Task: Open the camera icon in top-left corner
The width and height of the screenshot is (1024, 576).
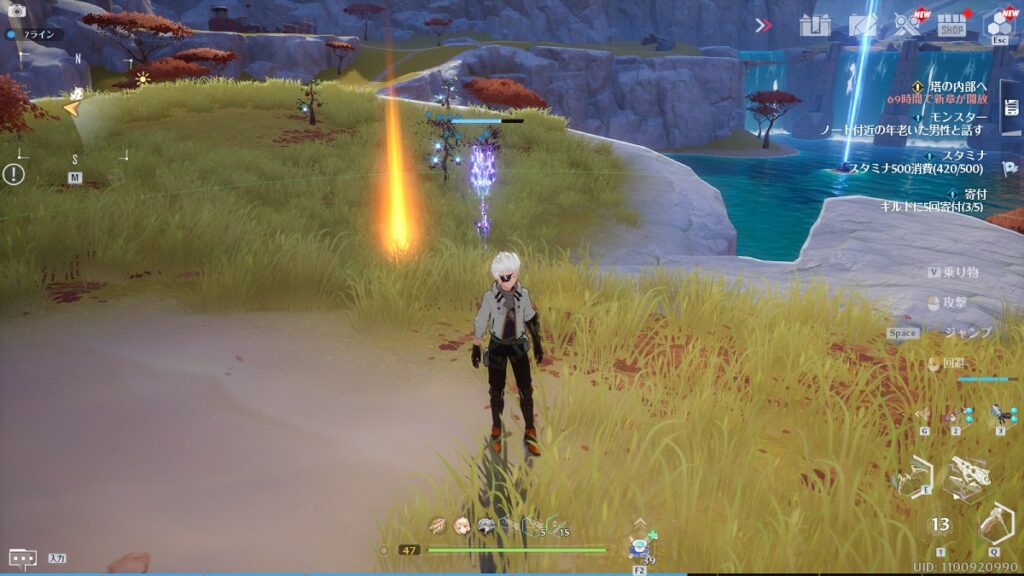Action: tap(16, 10)
